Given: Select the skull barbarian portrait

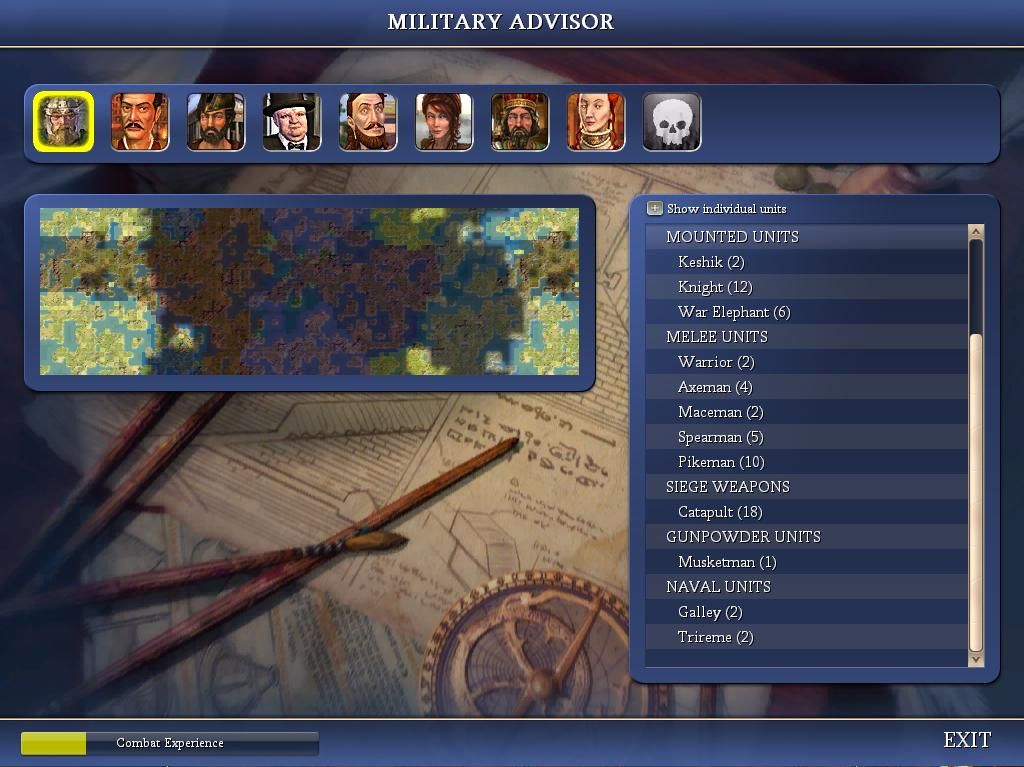Looking at the screenshot, I should point(671,122).
